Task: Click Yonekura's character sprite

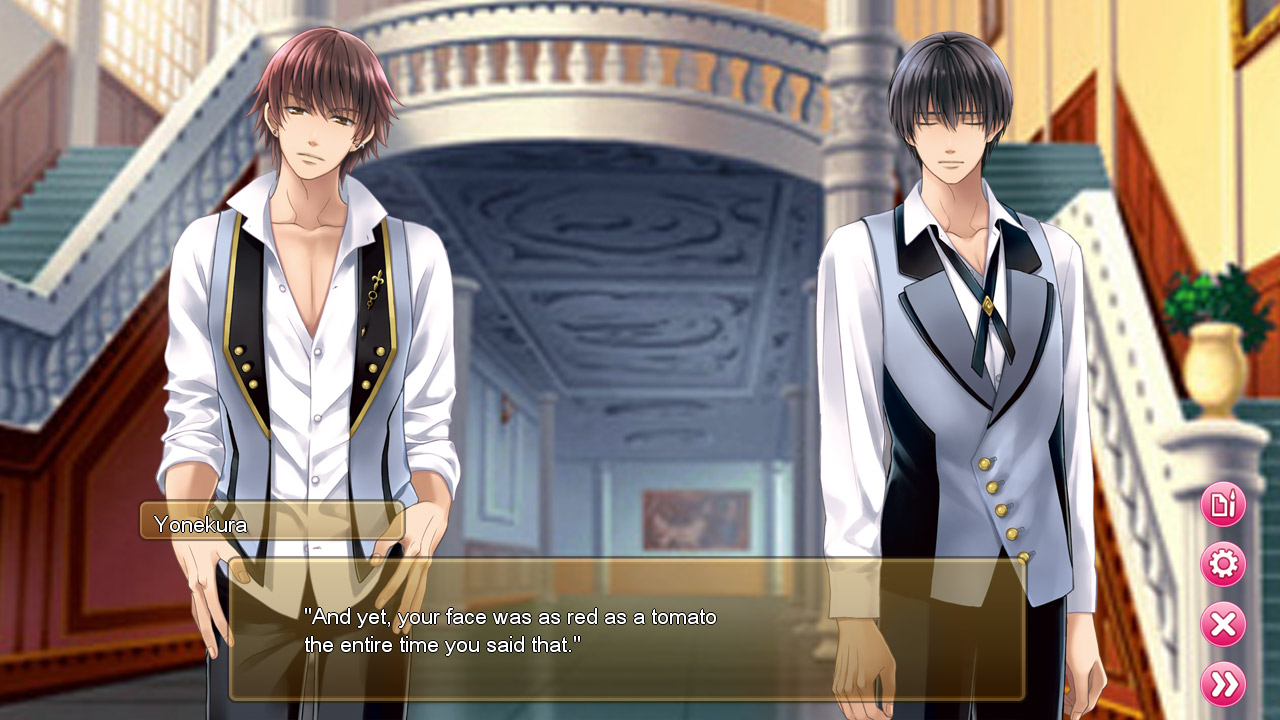Action: point(300,300)
